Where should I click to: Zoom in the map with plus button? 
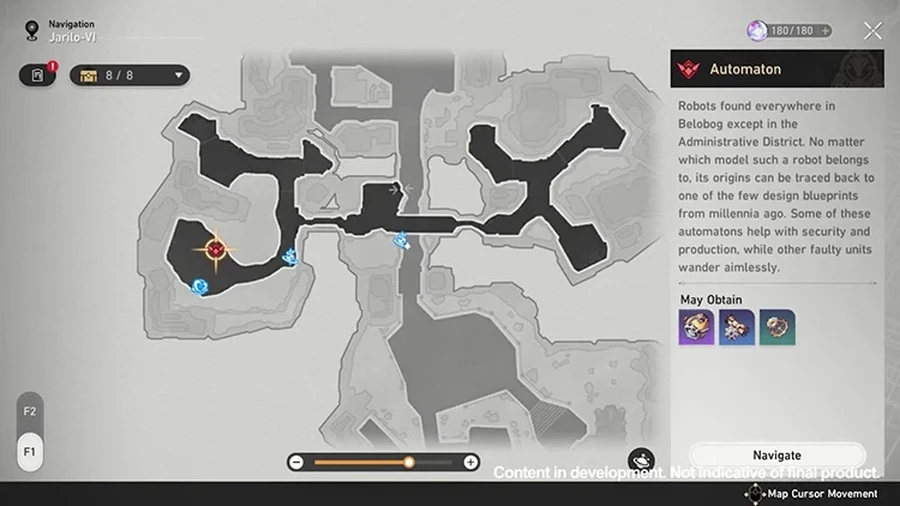point(470,462)
